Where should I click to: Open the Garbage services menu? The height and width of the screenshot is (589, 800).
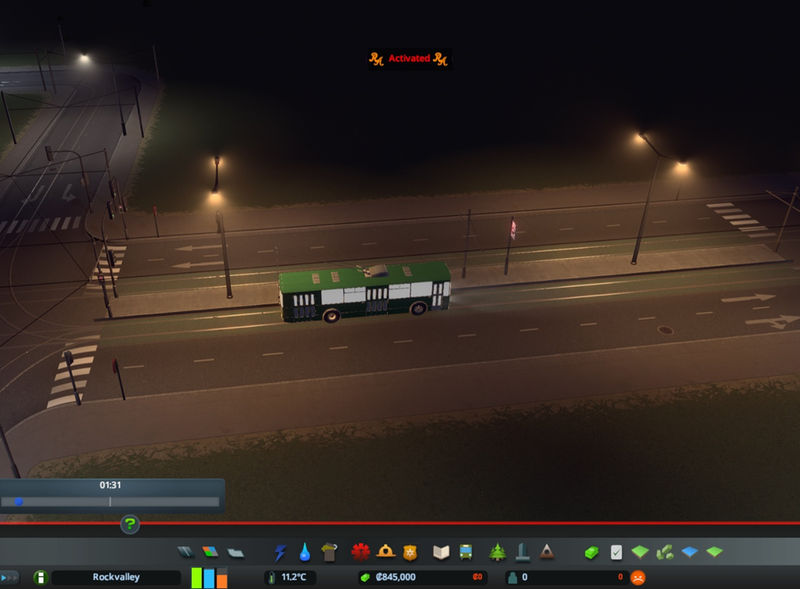coord(330,552)
